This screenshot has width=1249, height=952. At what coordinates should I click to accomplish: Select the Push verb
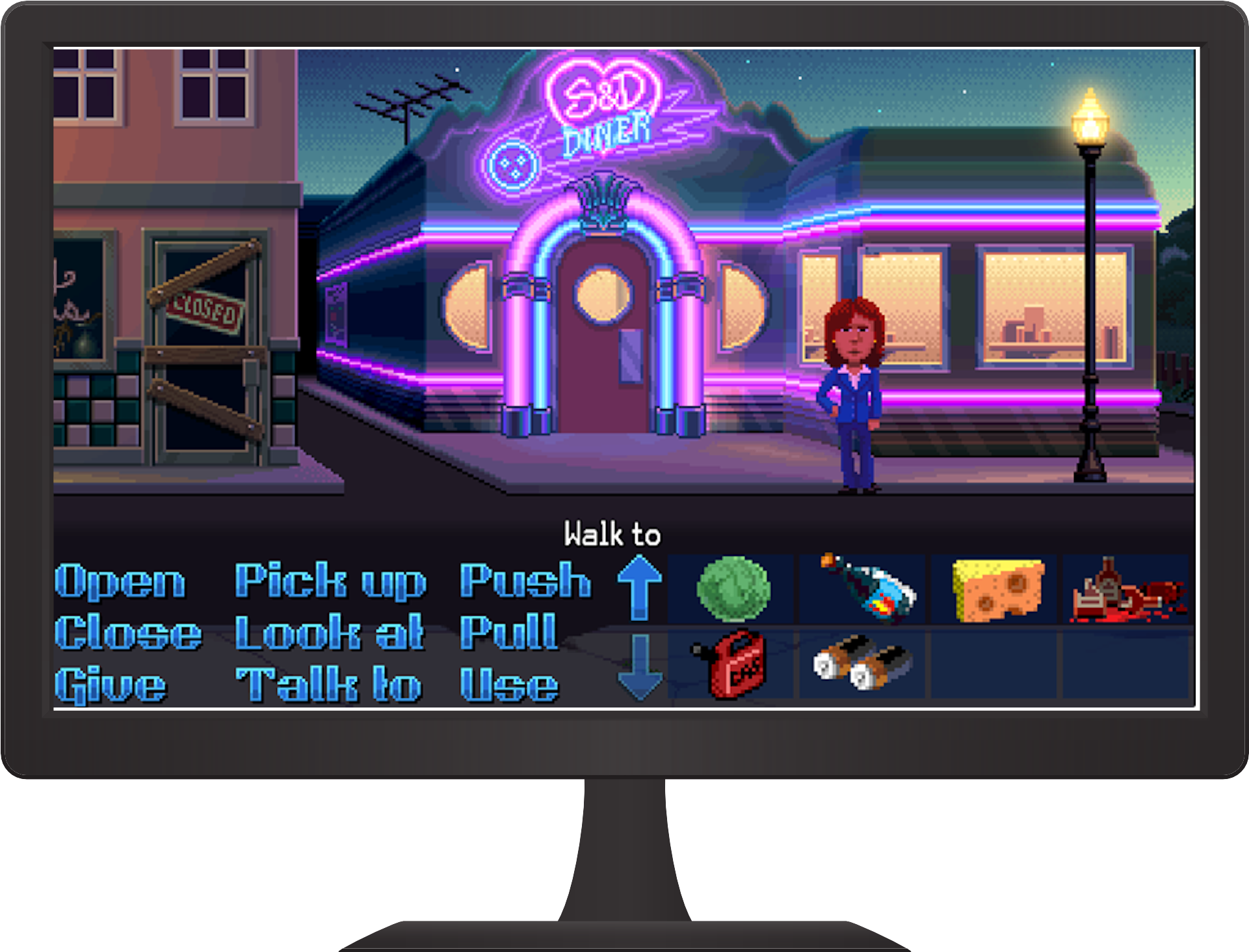[x=525, y=581]
